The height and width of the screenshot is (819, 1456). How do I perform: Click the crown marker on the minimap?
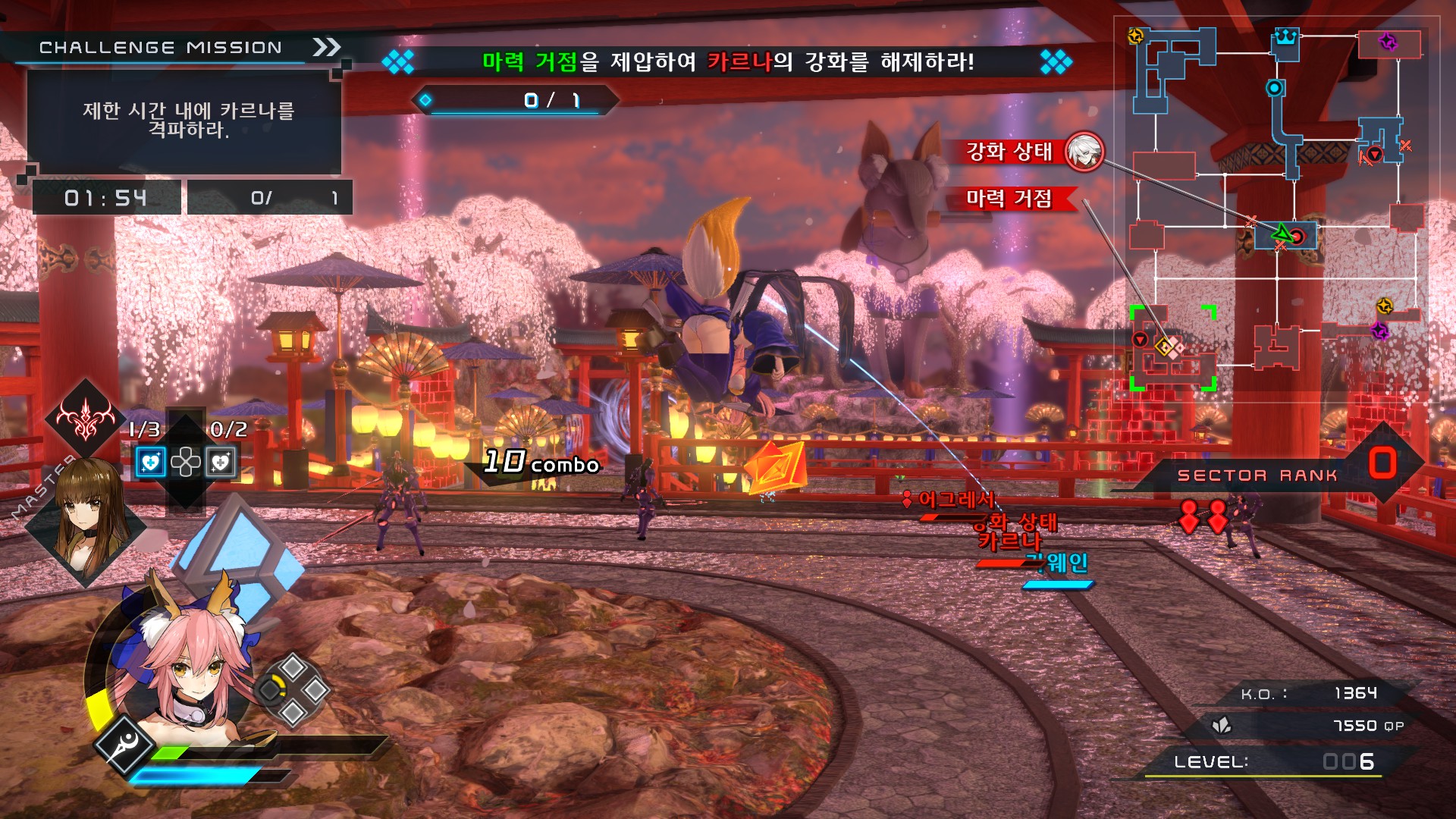(x=1285, y=36)
